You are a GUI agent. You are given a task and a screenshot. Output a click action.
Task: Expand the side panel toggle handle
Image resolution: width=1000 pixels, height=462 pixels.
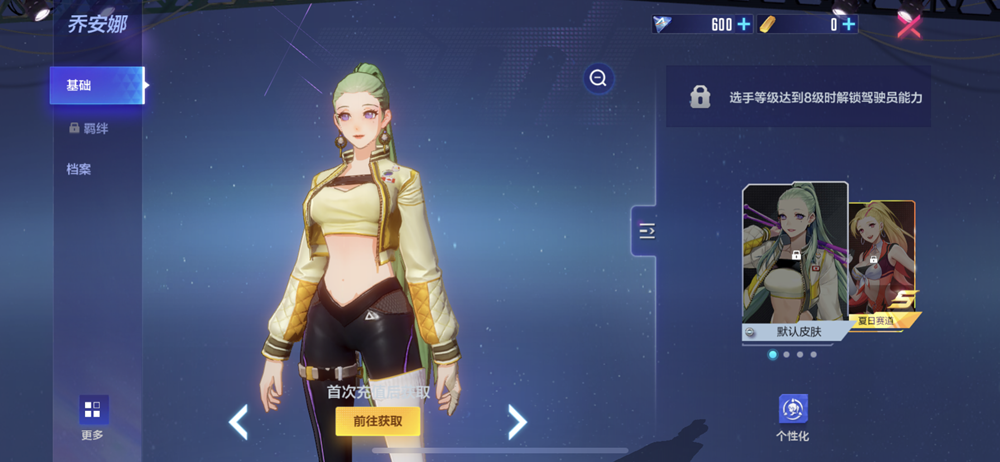click(646, 232)
